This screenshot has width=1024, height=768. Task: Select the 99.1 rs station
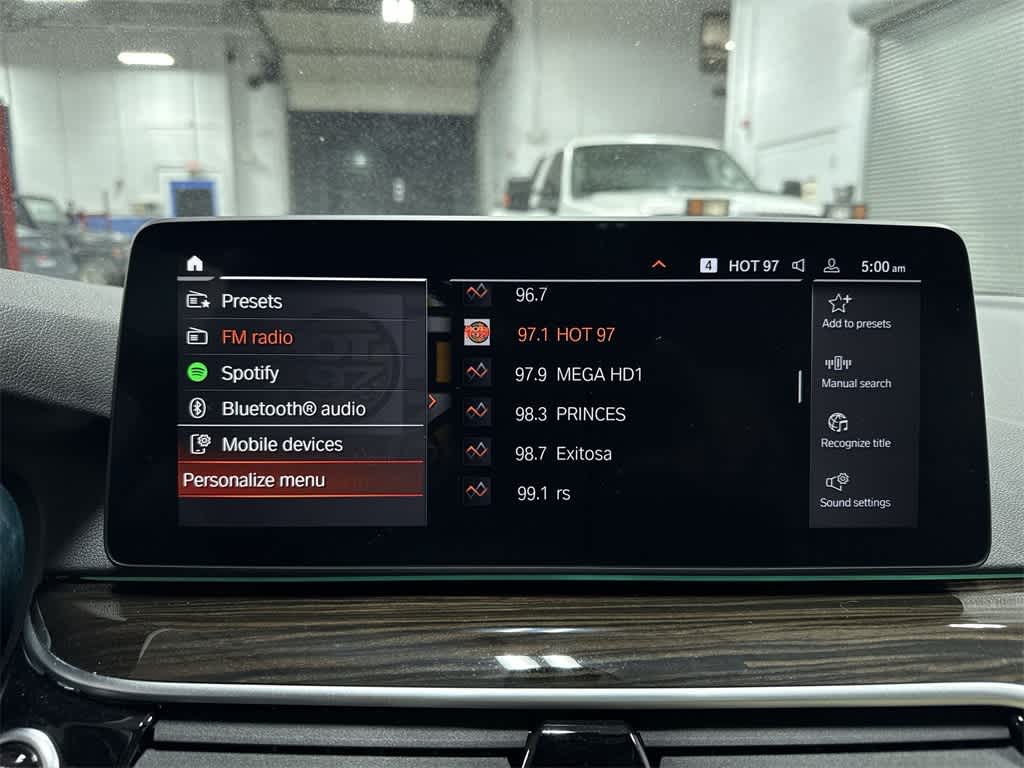[x=543, y=493]
